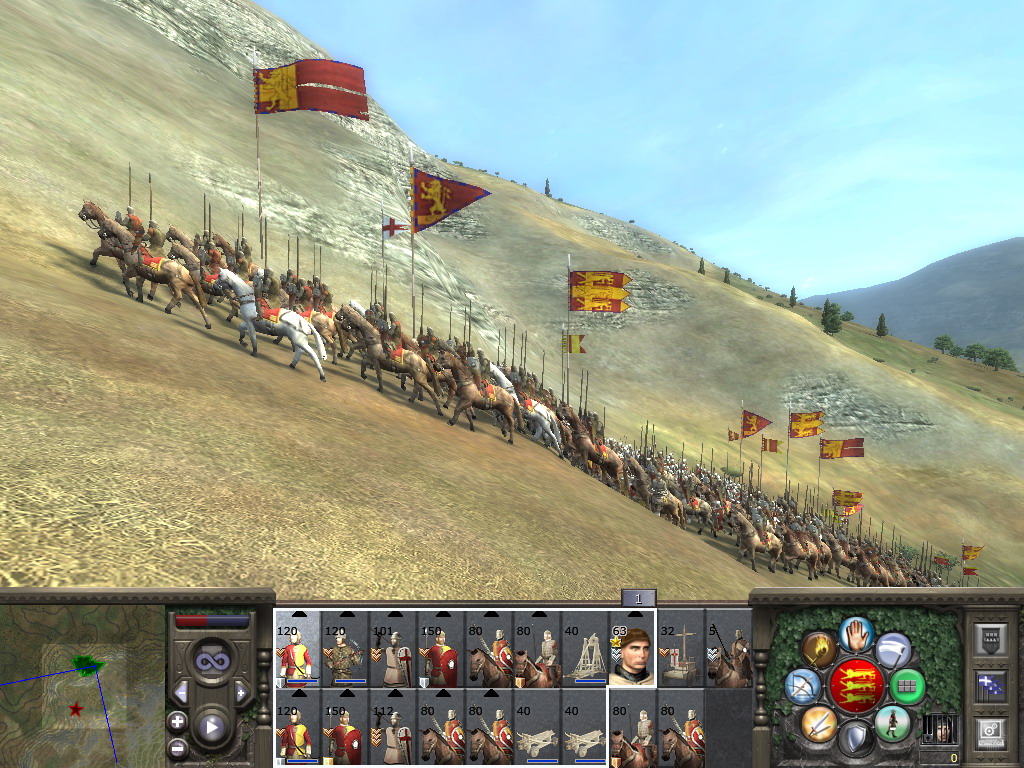1024x768 pixels.
Task: Click the red star marker on minimap
Action: 76,709
